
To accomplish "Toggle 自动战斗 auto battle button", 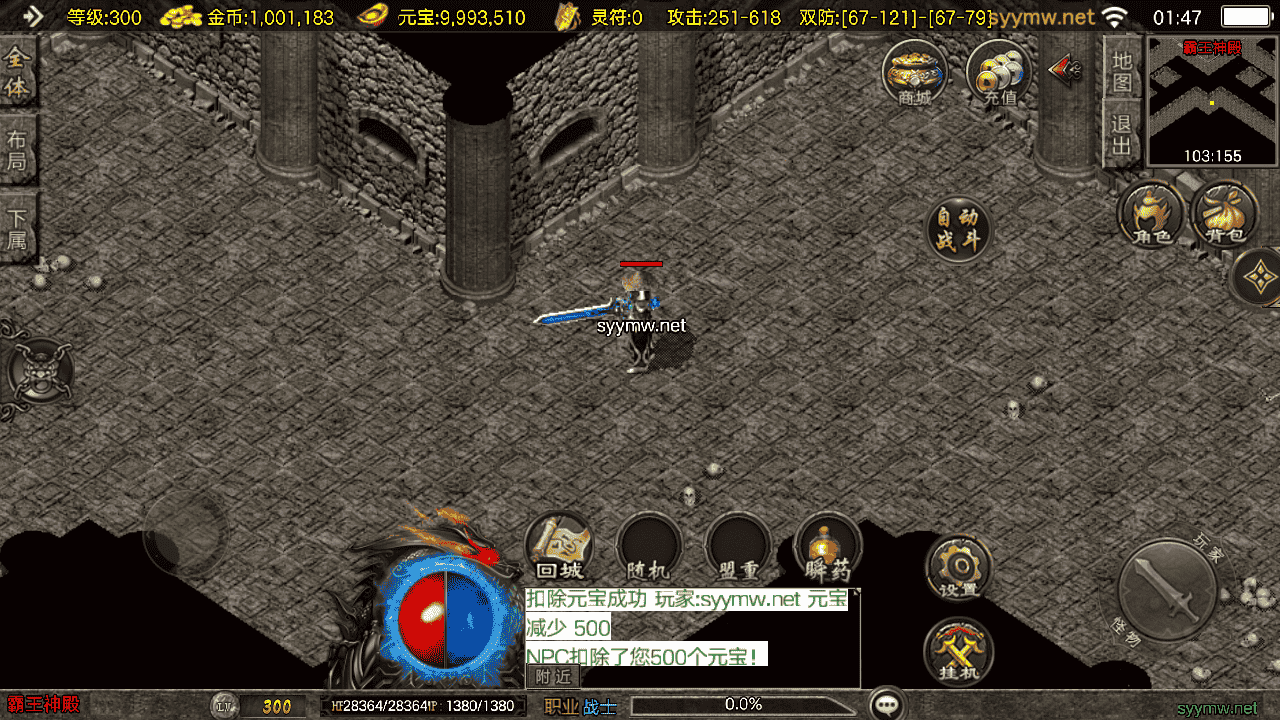I will click(958, 229).
